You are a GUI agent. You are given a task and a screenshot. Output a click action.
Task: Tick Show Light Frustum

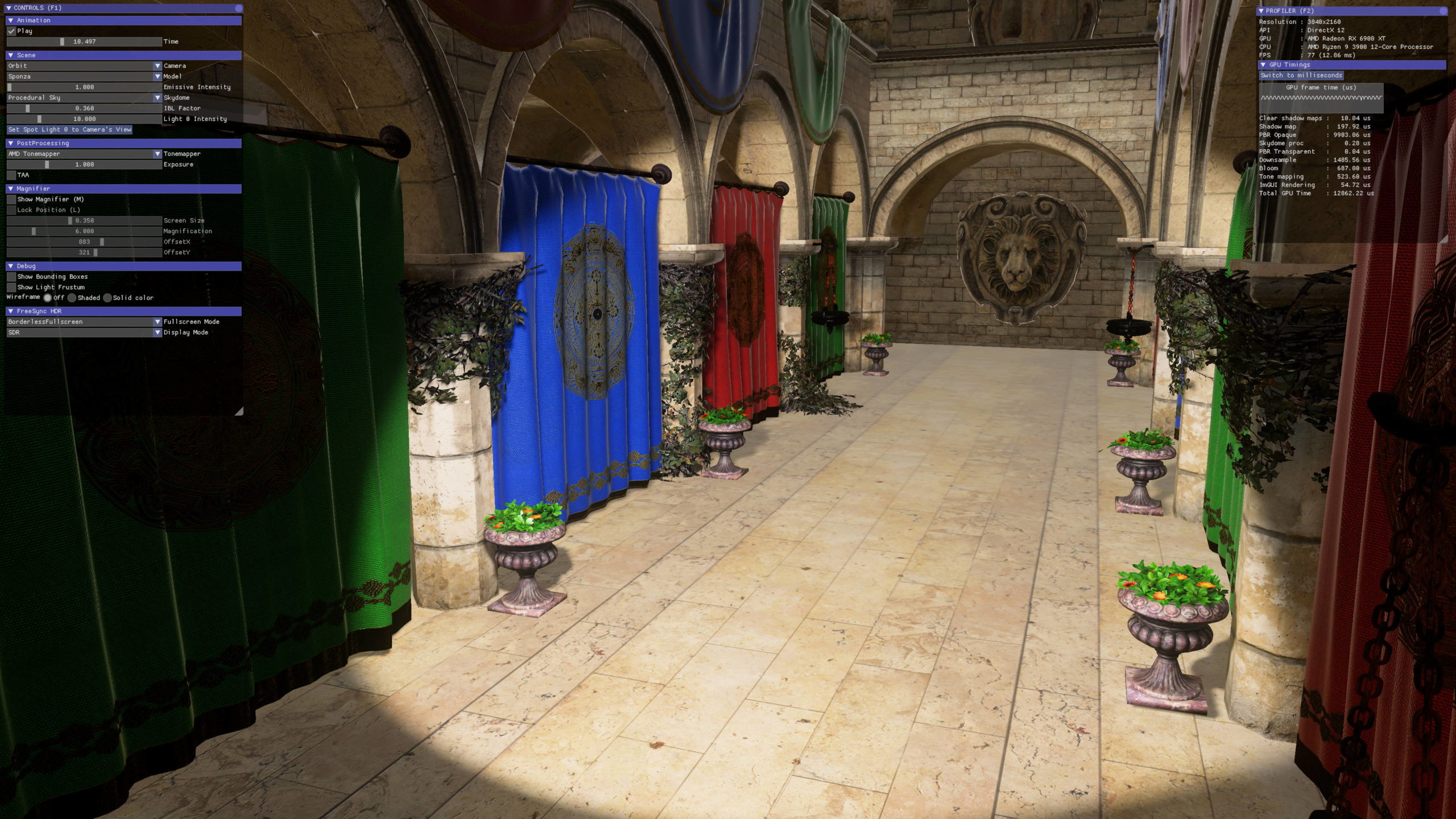click(11, 287)
